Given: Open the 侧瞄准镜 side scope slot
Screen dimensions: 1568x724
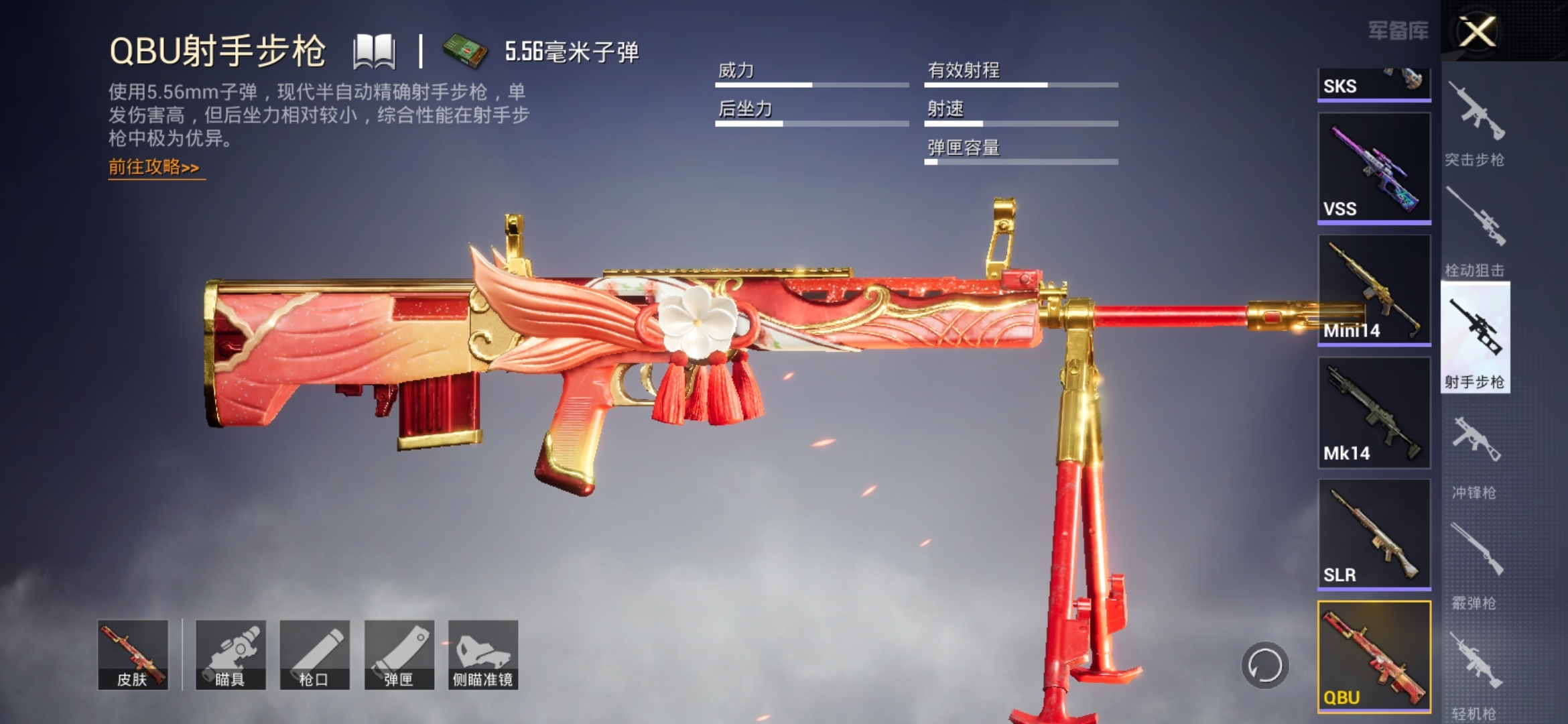Looking at the screenshot, I should point(484,654).
